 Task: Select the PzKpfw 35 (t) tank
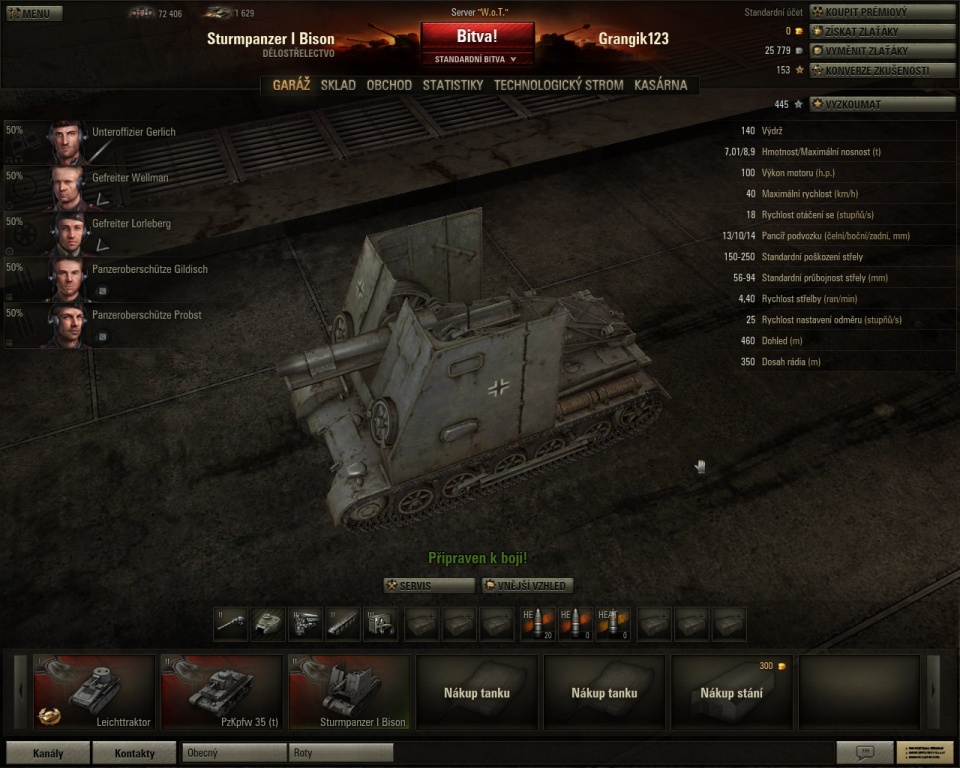click(x=222, y=692)
